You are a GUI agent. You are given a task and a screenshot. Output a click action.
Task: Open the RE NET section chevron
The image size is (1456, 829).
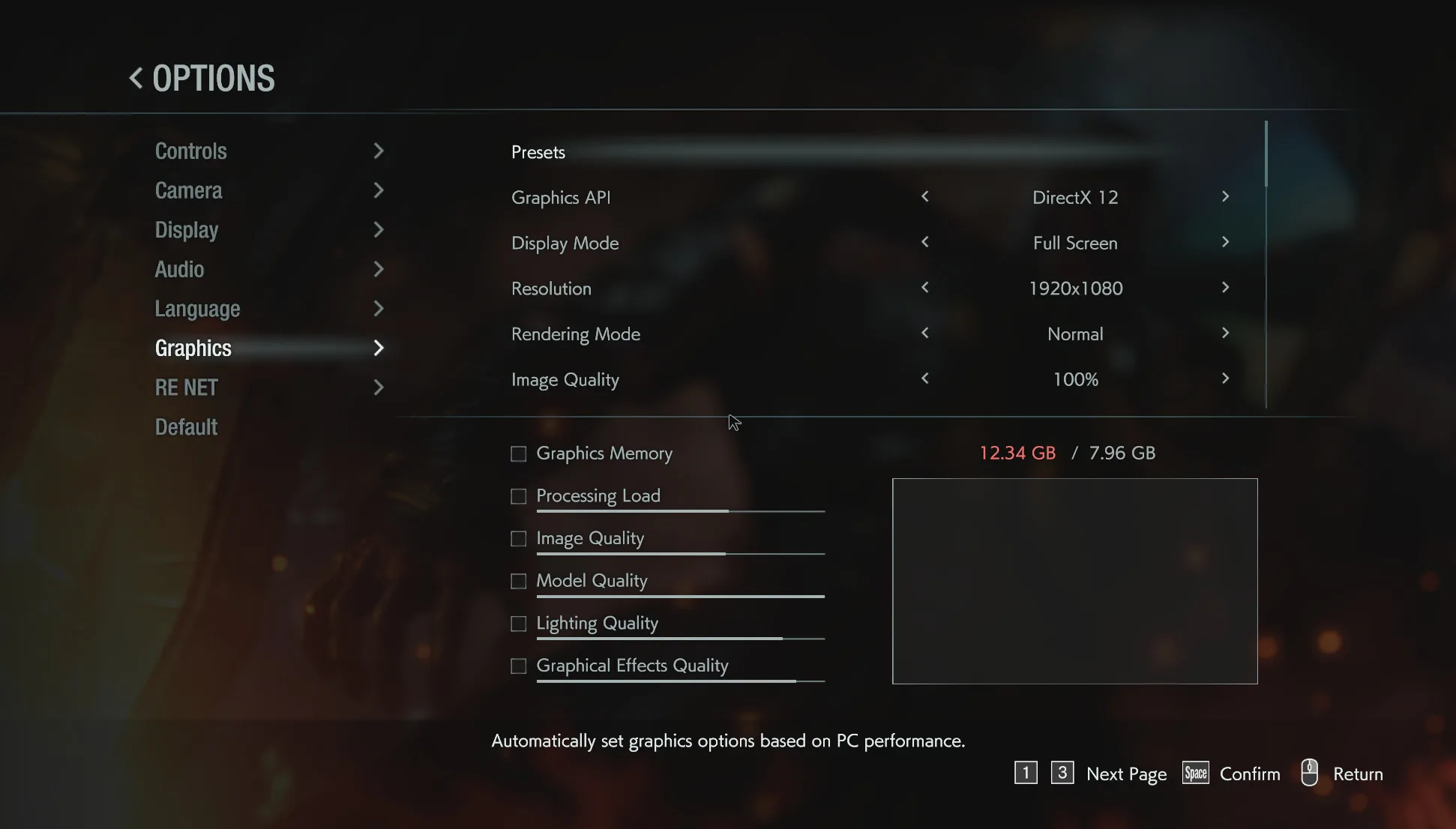(x=379, y=387)
